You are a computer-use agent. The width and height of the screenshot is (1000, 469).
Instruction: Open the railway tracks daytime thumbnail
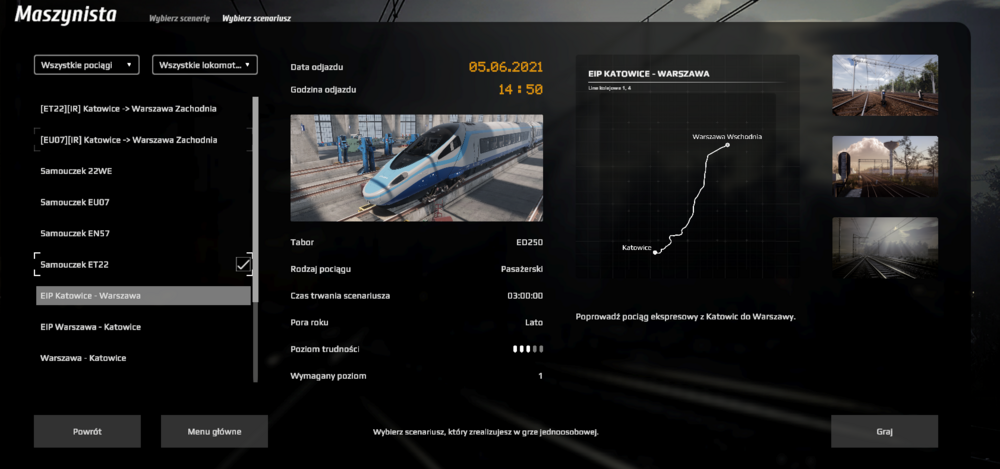[885, 85]
